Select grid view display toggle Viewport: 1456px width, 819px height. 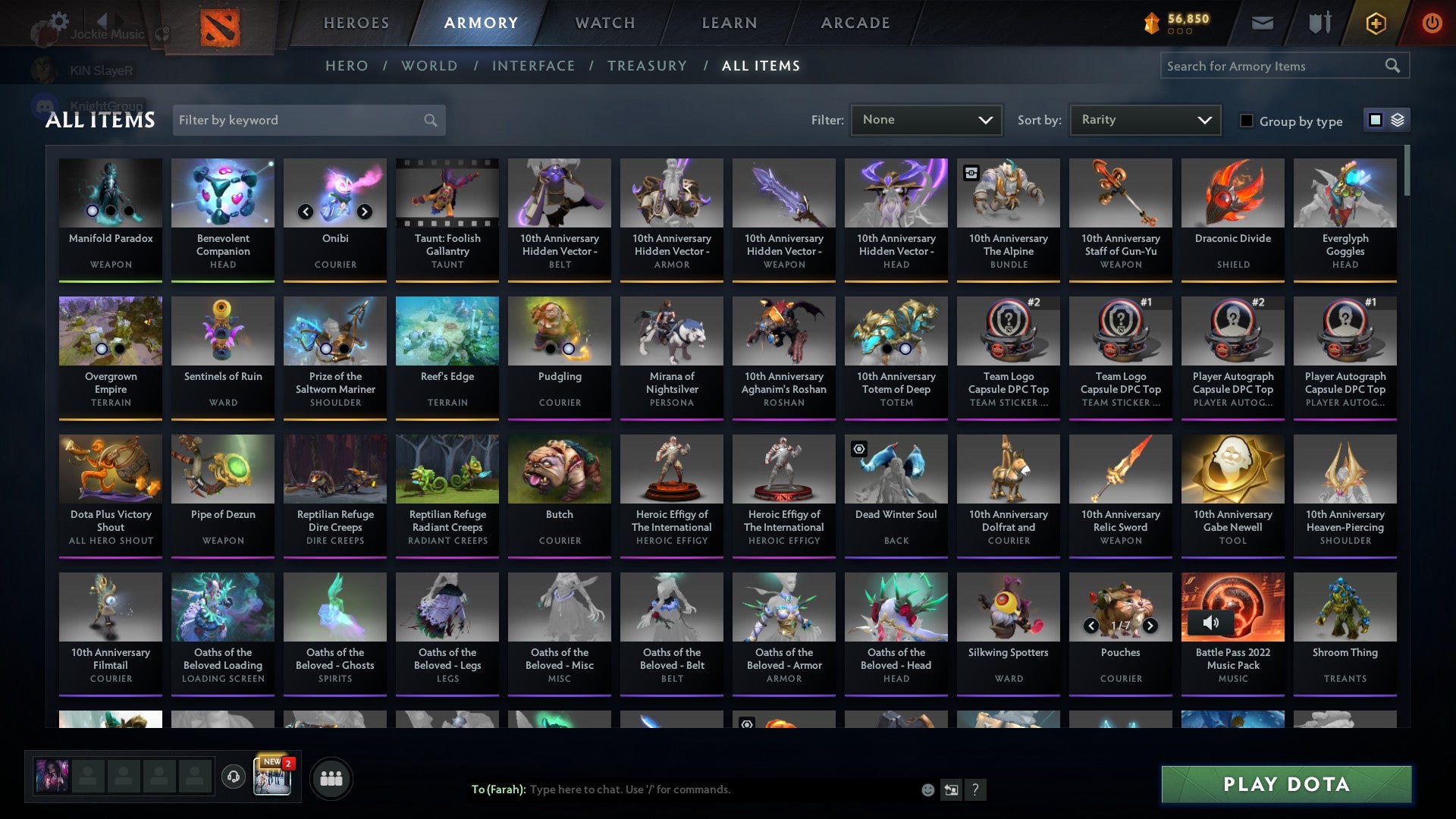point(1375,120)
